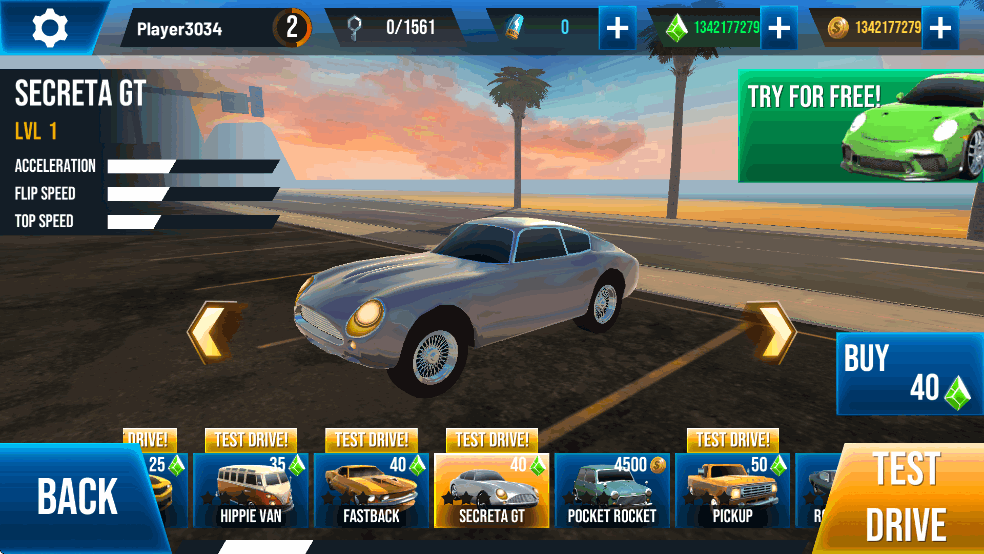Viewport: 984px width, 554px height.
Task: Select the Secreta GT car tile
Action: (492, 490)
